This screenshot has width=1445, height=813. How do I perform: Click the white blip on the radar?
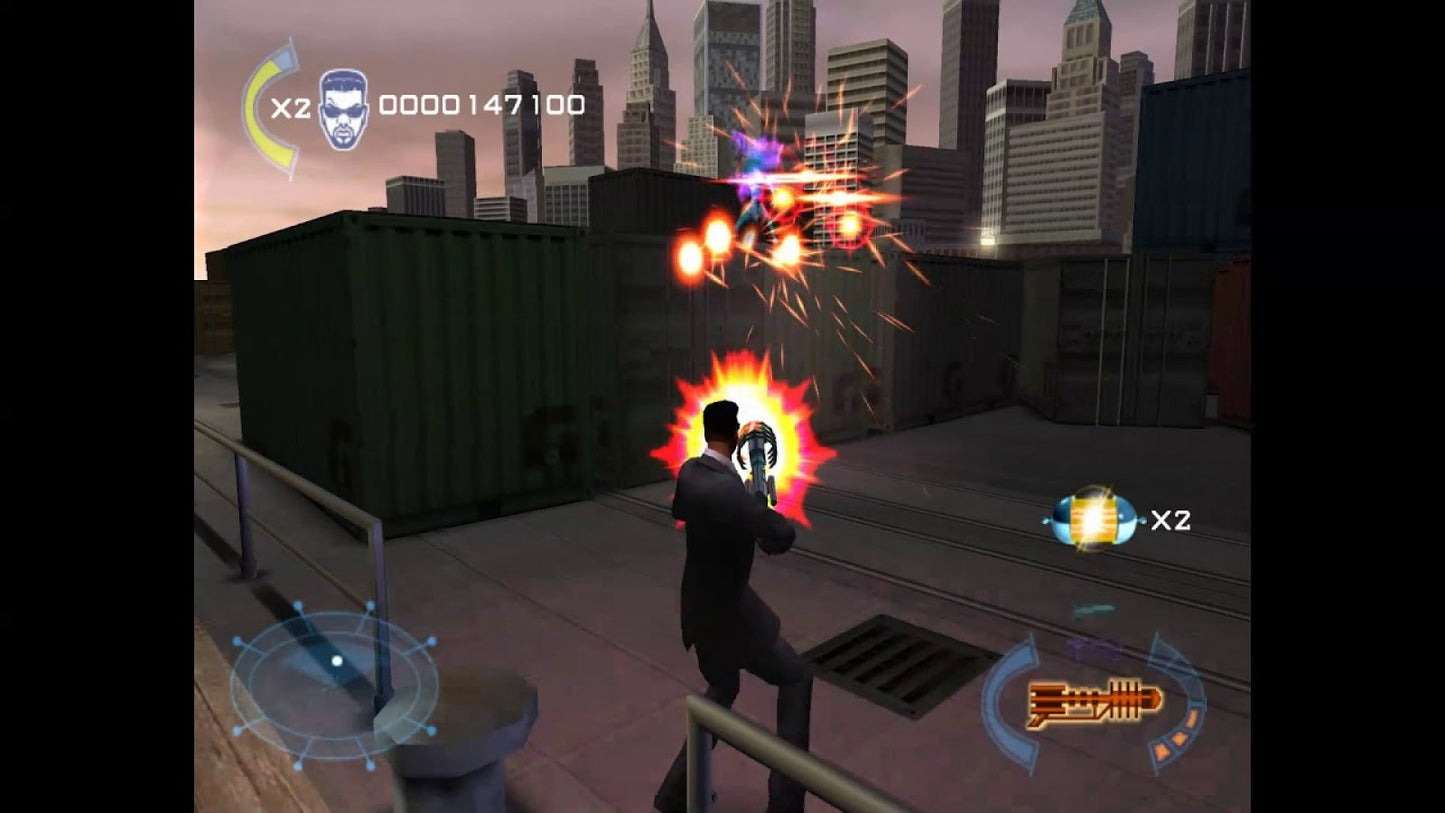coord(338,660)
